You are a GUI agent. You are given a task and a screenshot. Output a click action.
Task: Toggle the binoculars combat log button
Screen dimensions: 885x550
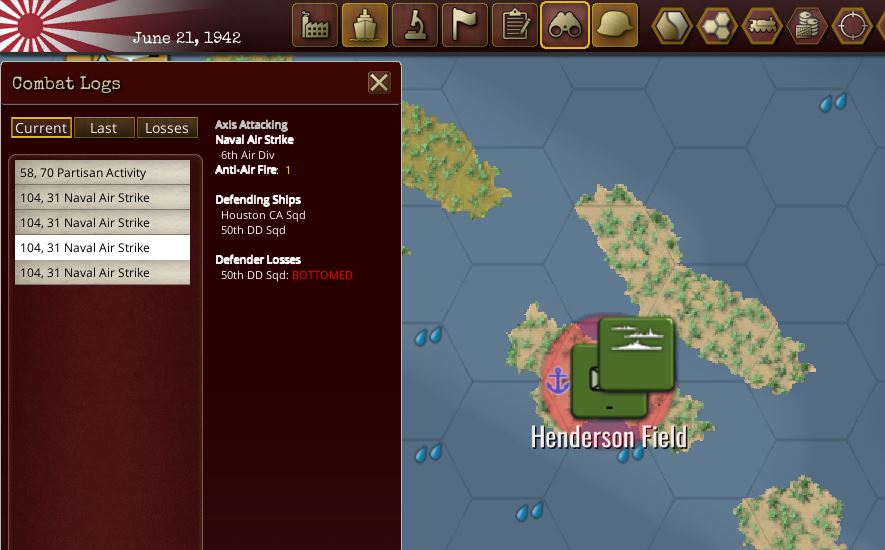565,25
